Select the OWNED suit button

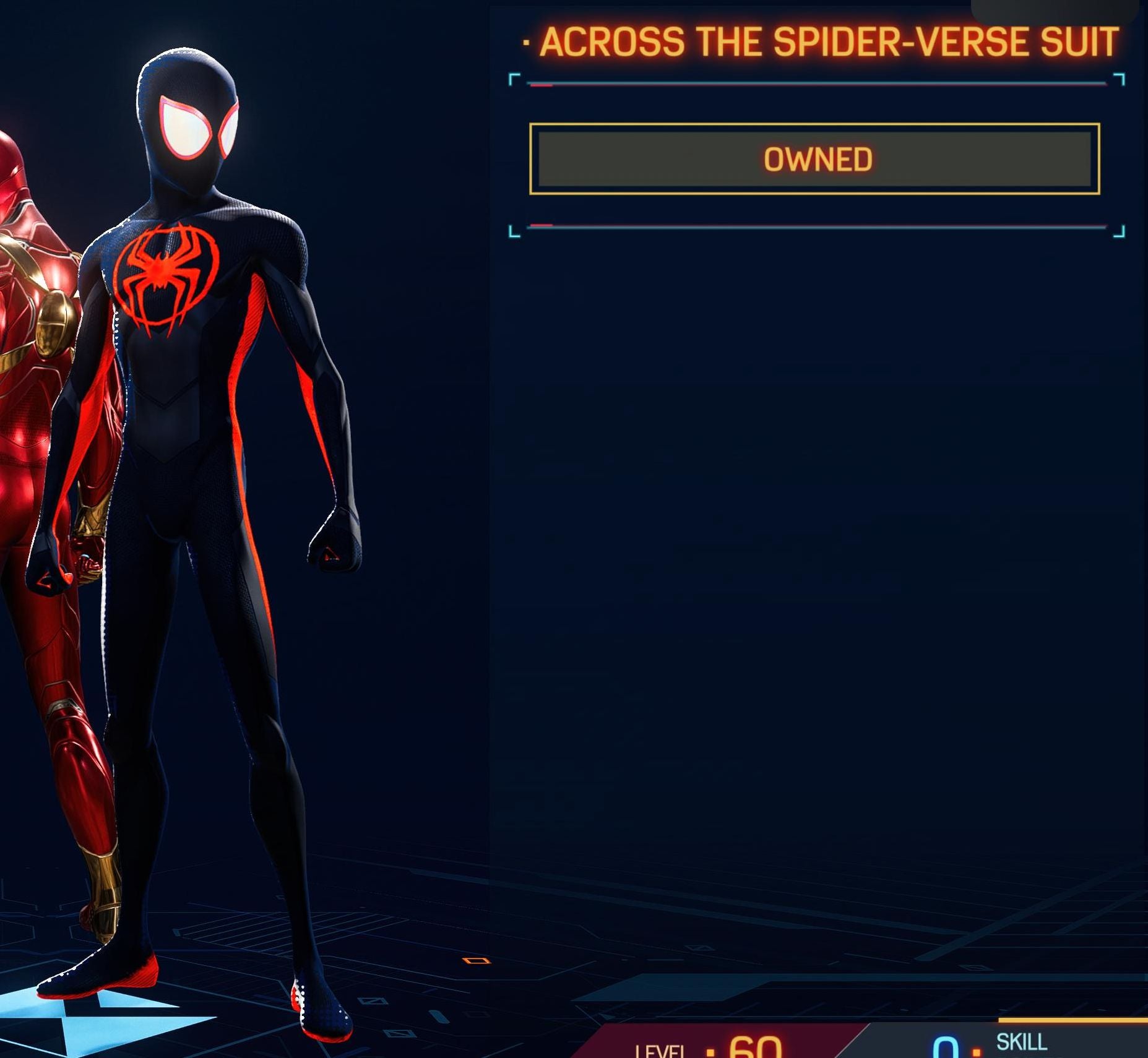(x=814, y=159)
